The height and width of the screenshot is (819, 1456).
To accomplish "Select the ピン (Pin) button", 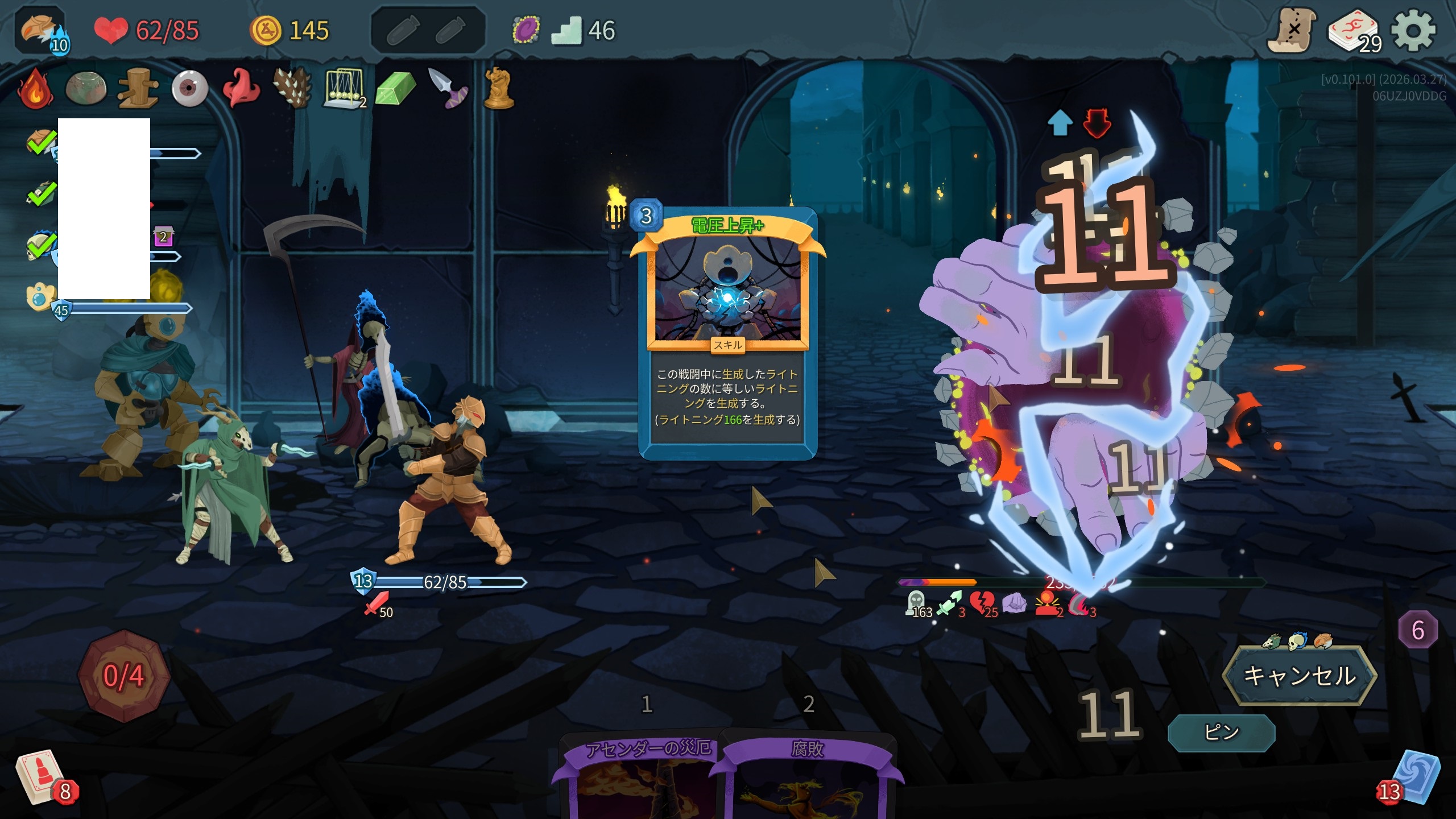I will (x=1221, y=733).
